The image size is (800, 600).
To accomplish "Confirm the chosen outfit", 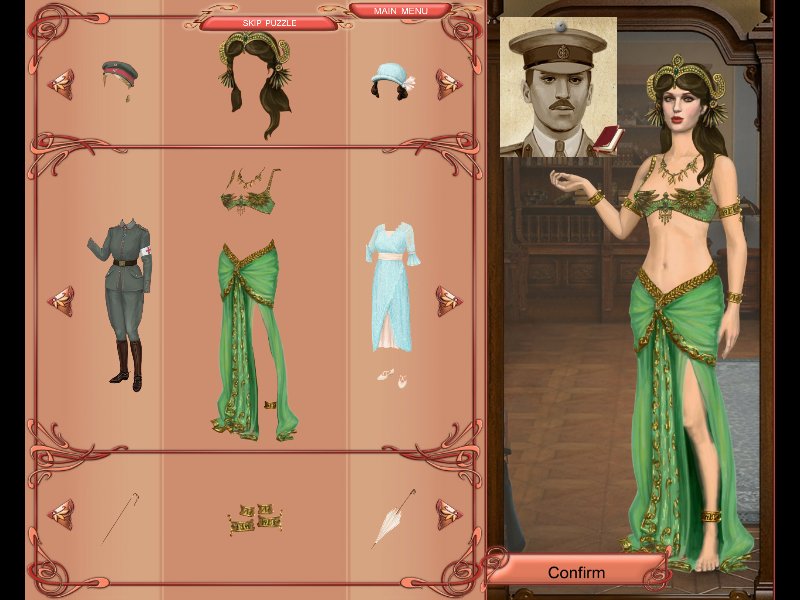I will [576, 573].
